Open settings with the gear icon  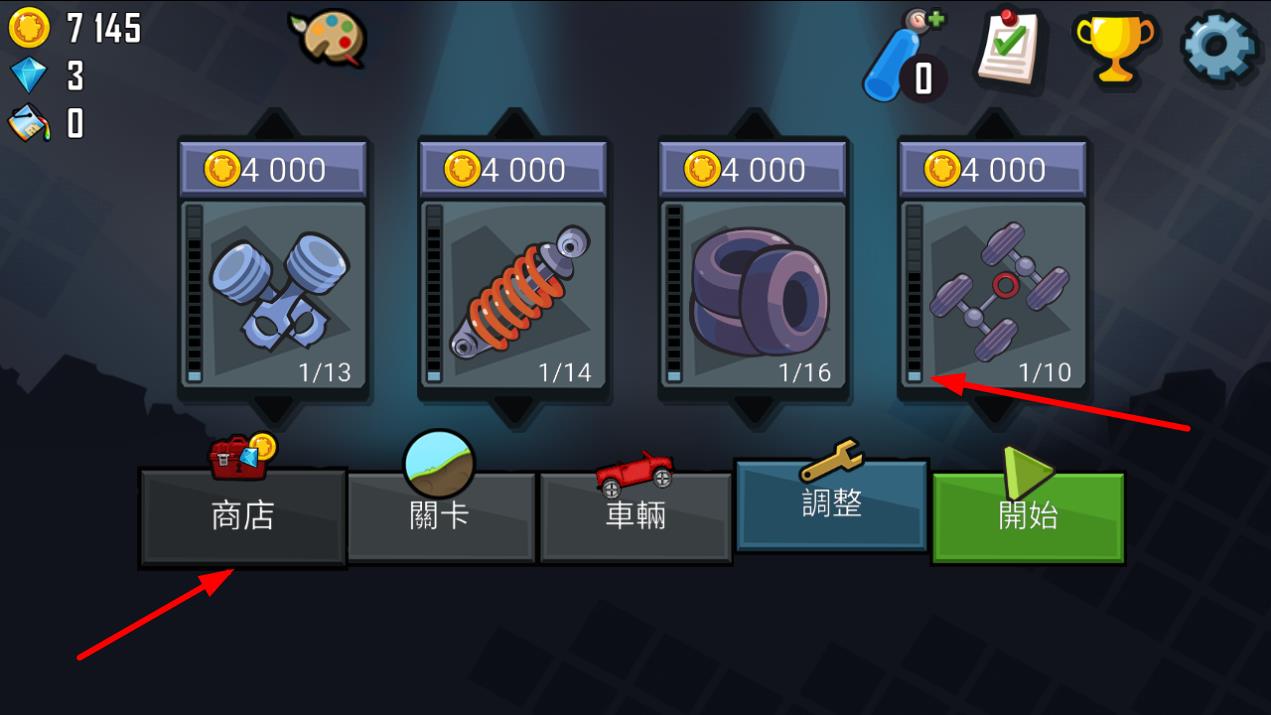coord(1219,46)
